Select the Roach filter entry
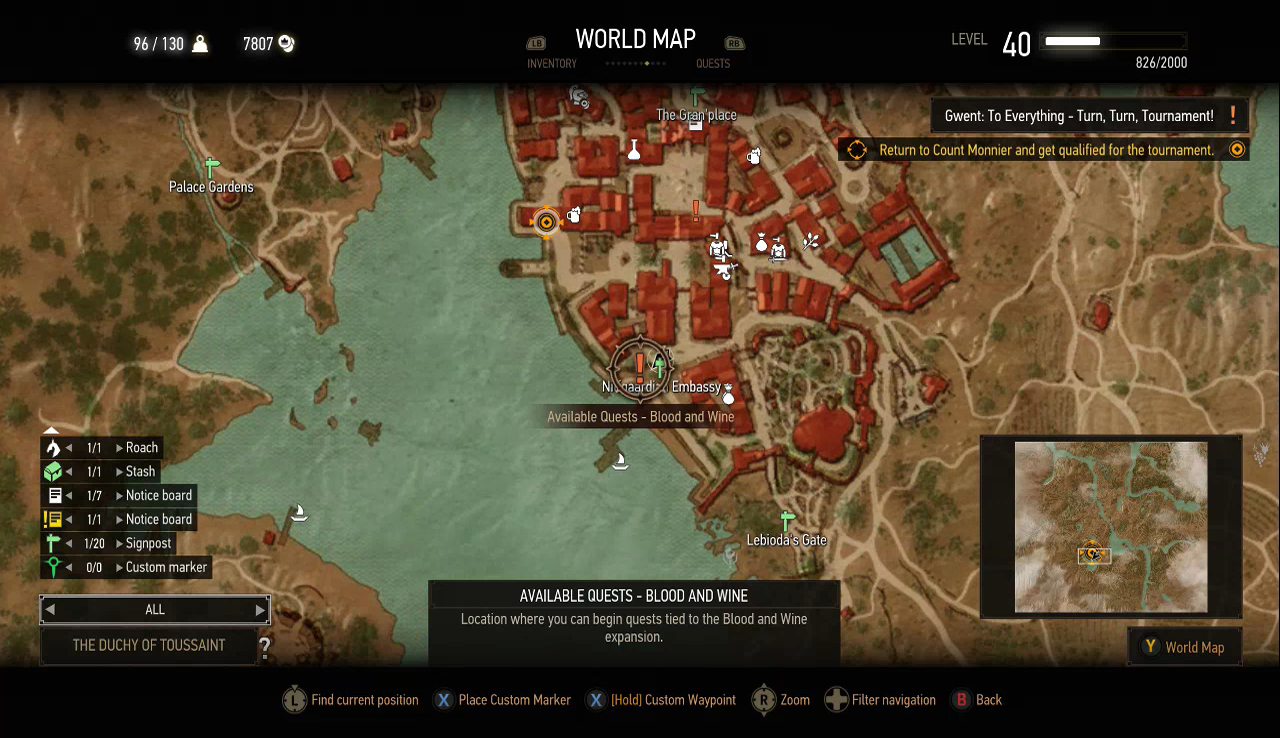1280x738 pixels. 141,448
